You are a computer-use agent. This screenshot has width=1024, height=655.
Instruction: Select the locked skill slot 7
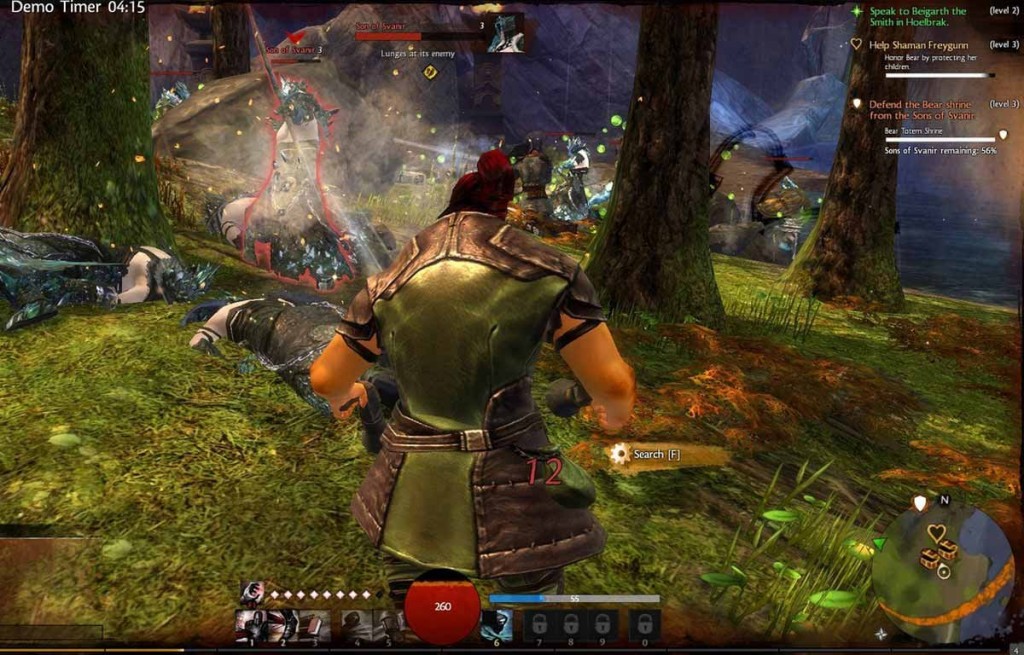539,625
